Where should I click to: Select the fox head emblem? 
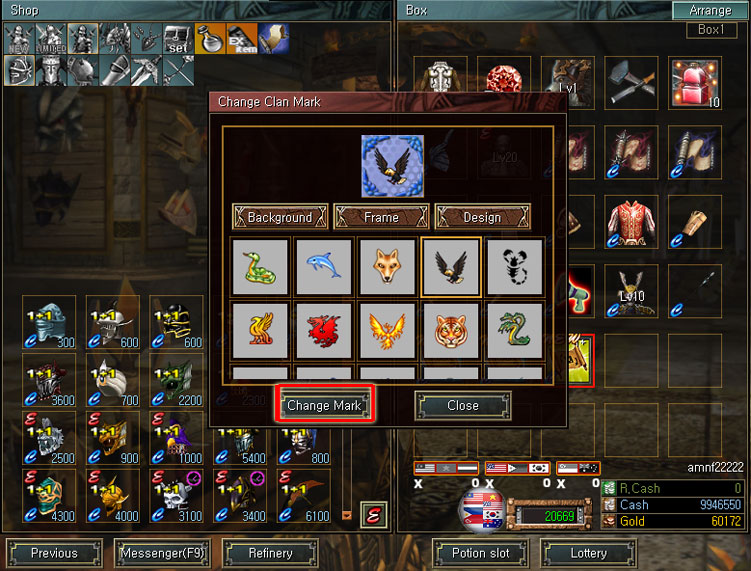click(387, 267)
